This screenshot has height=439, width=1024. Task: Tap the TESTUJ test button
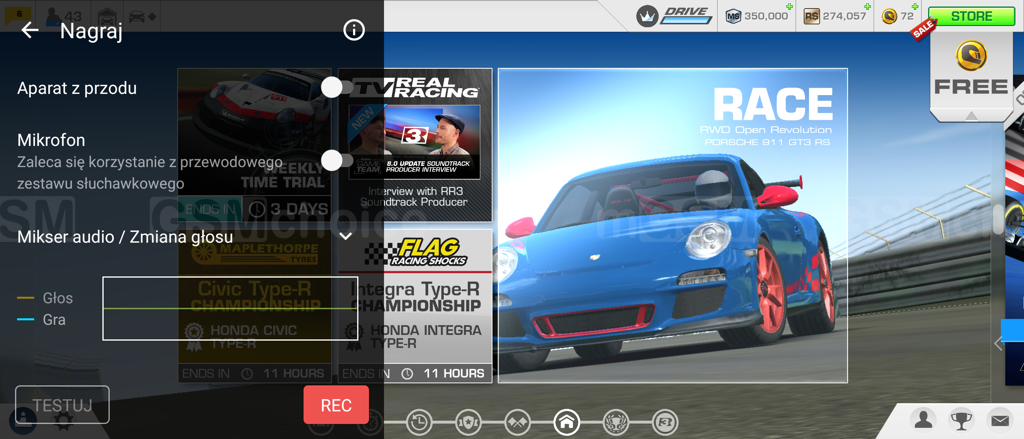click(62, 405)
